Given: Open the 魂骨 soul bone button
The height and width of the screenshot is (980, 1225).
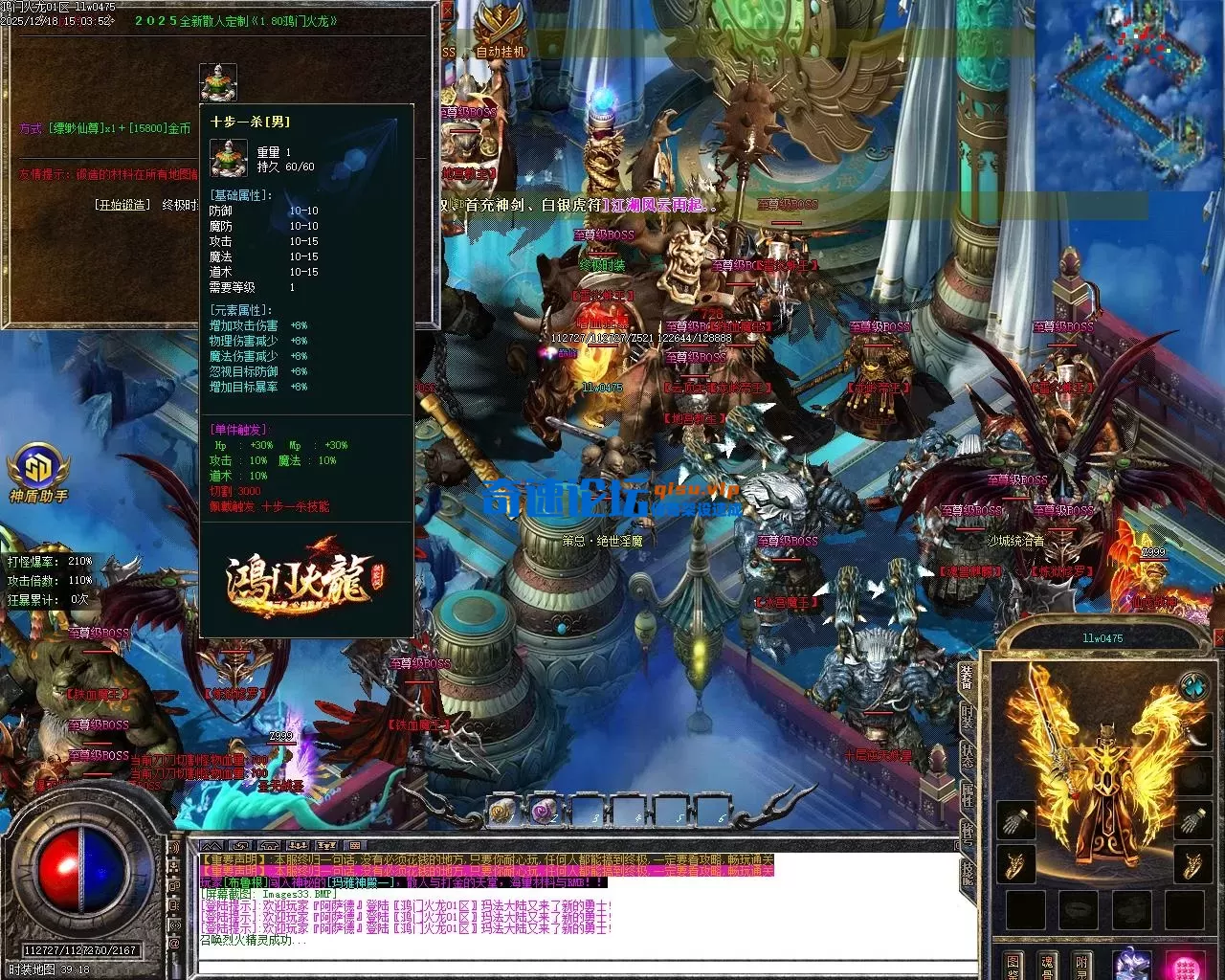Looking at the screenshot, I should (x=1047, y=965).
